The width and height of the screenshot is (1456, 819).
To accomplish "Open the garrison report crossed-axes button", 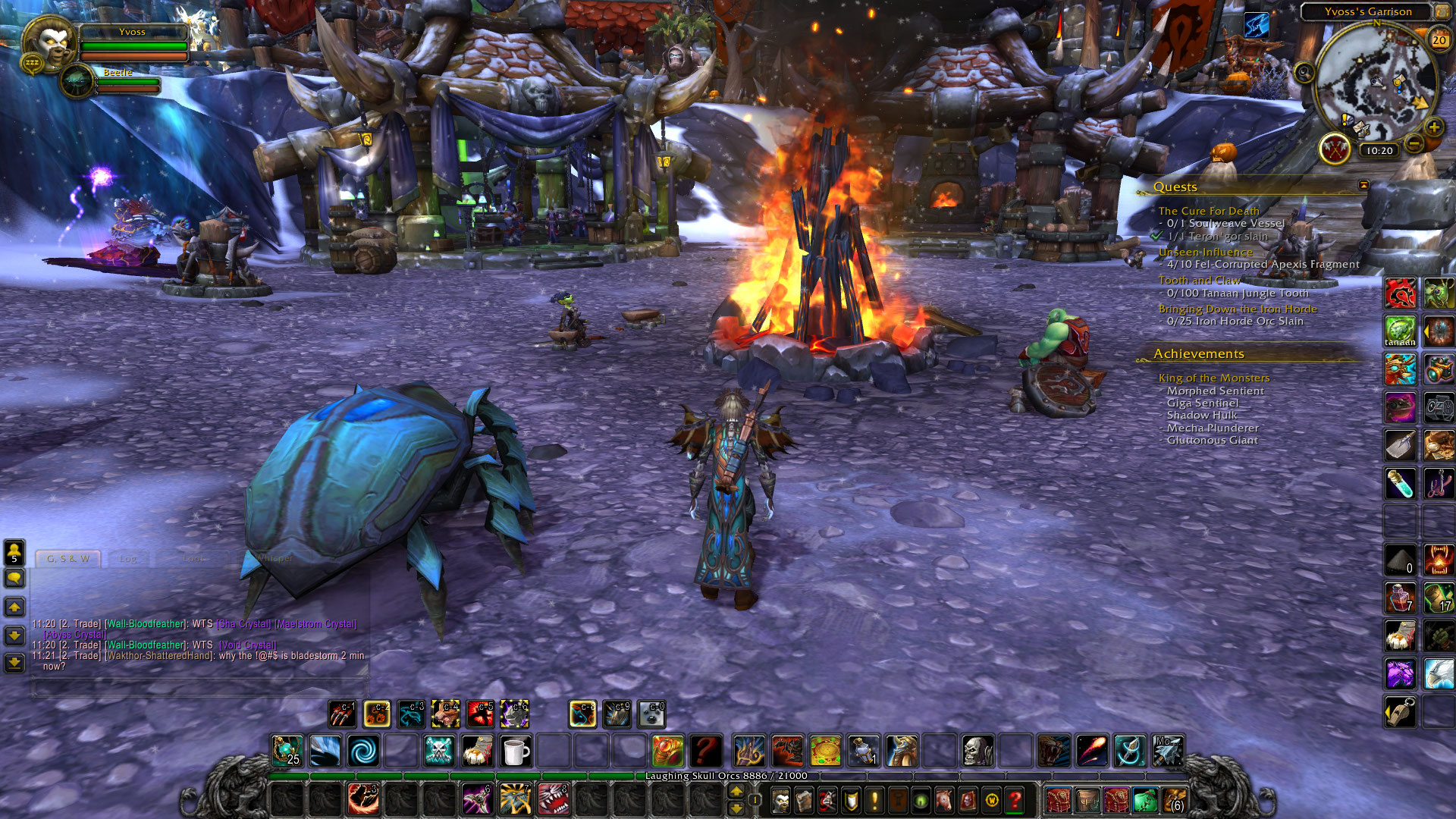I will click(1335, 149).
